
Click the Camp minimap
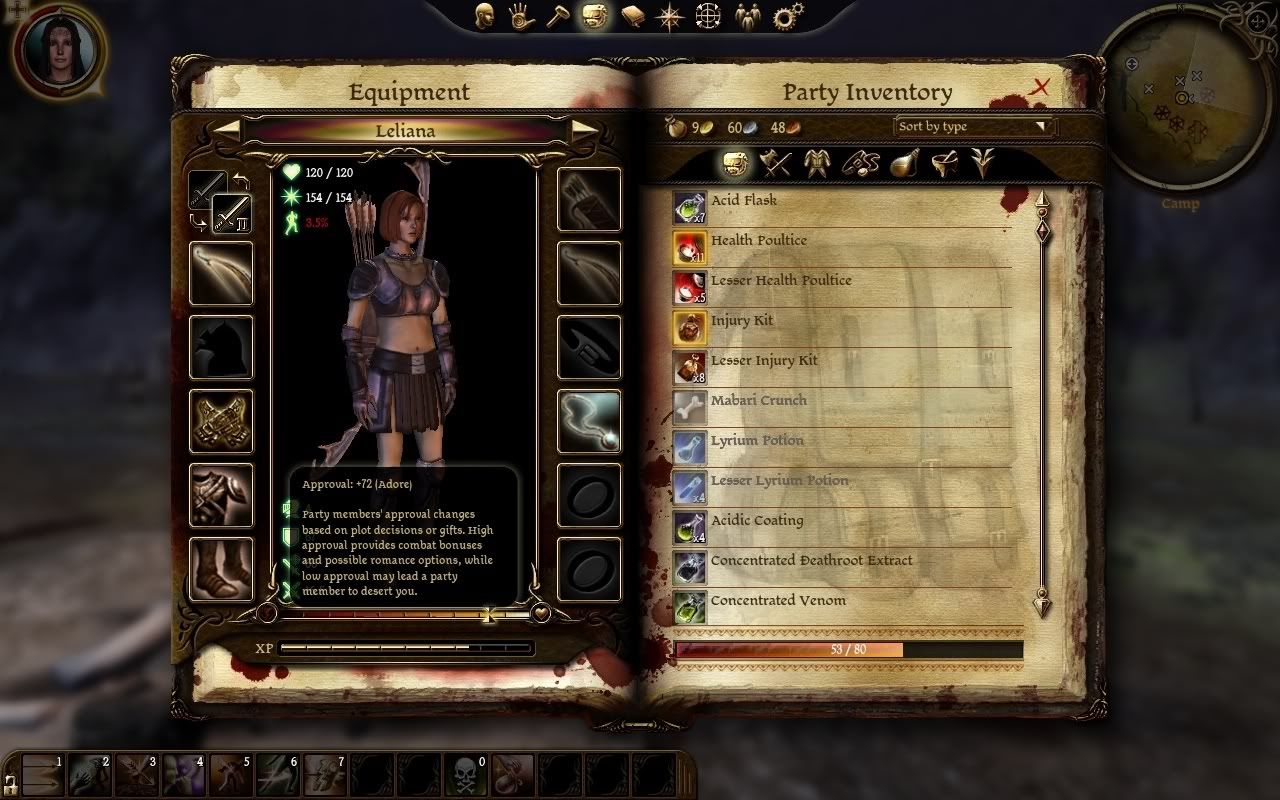click(1181, 98)
